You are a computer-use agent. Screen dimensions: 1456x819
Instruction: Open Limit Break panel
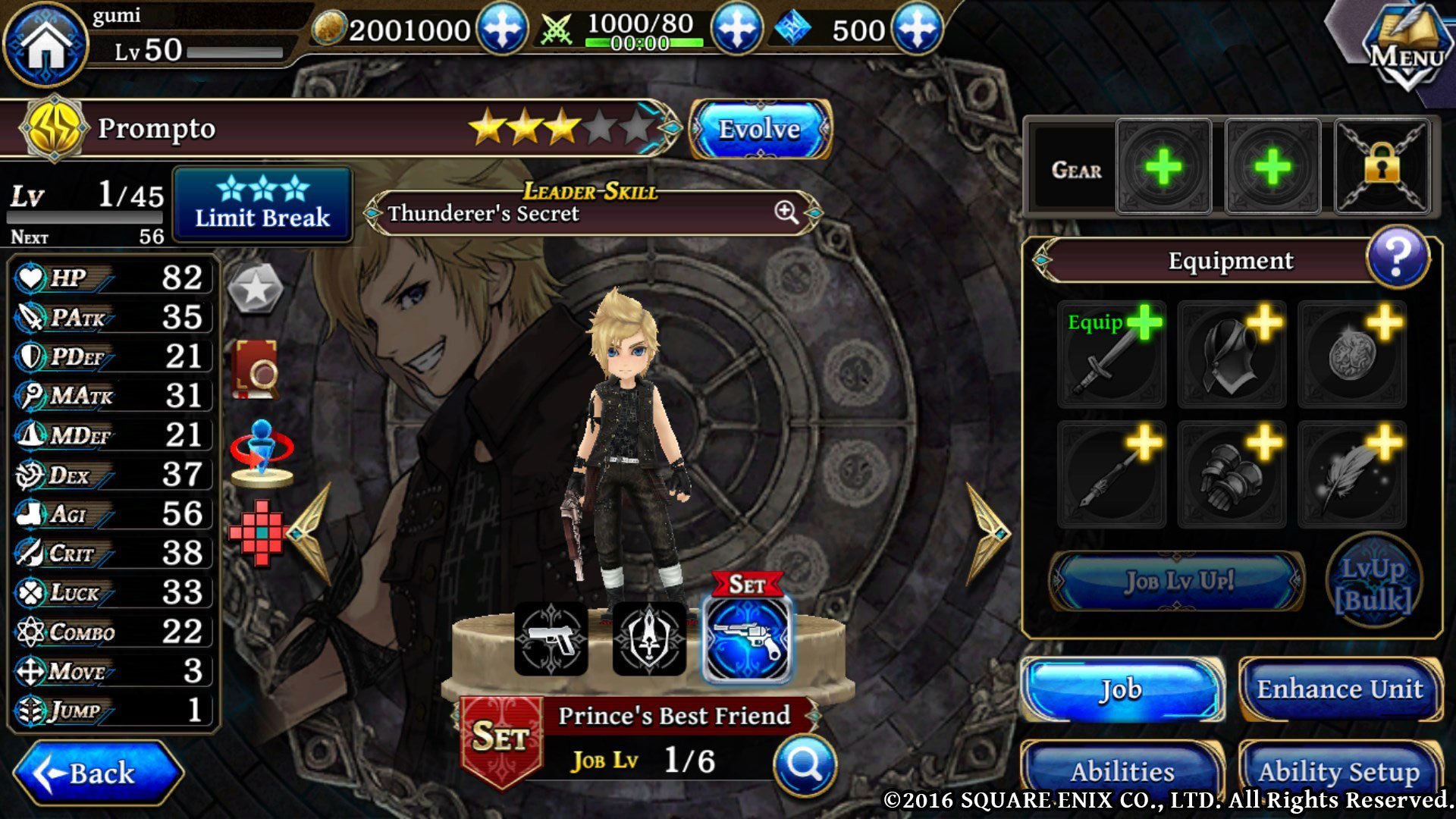(x=262, y=205)
